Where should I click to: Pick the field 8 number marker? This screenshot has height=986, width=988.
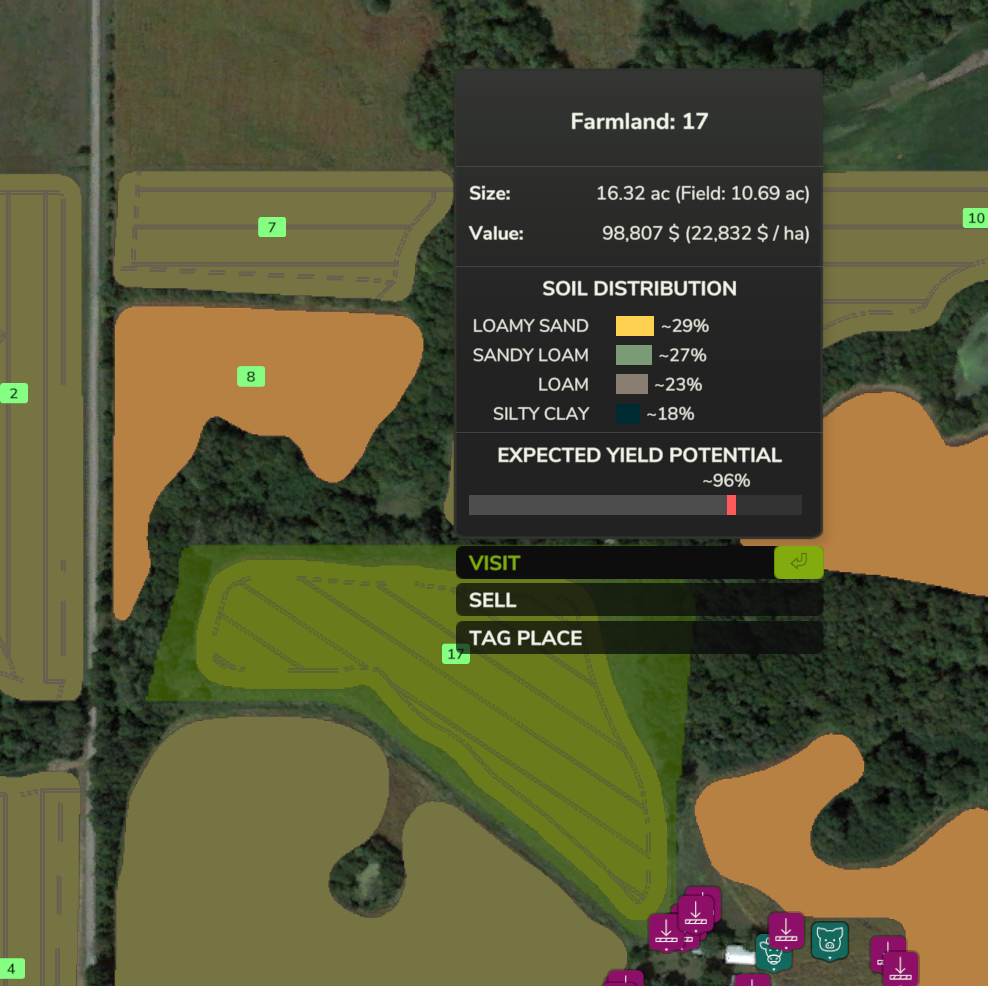[x=251, y=377]
